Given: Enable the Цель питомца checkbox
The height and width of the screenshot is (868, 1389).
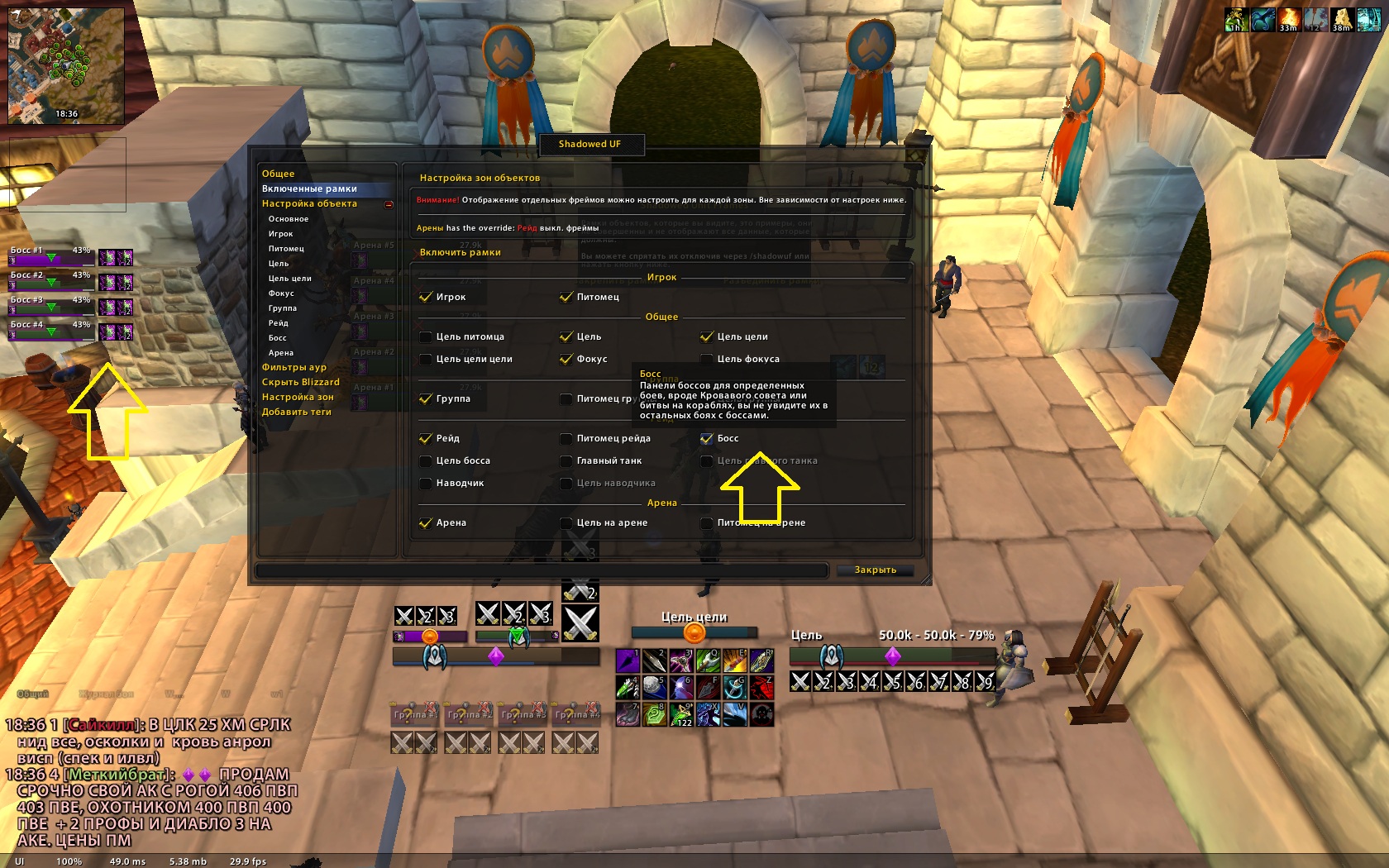Looking at the screenshot, I should (x=426, y=337).
